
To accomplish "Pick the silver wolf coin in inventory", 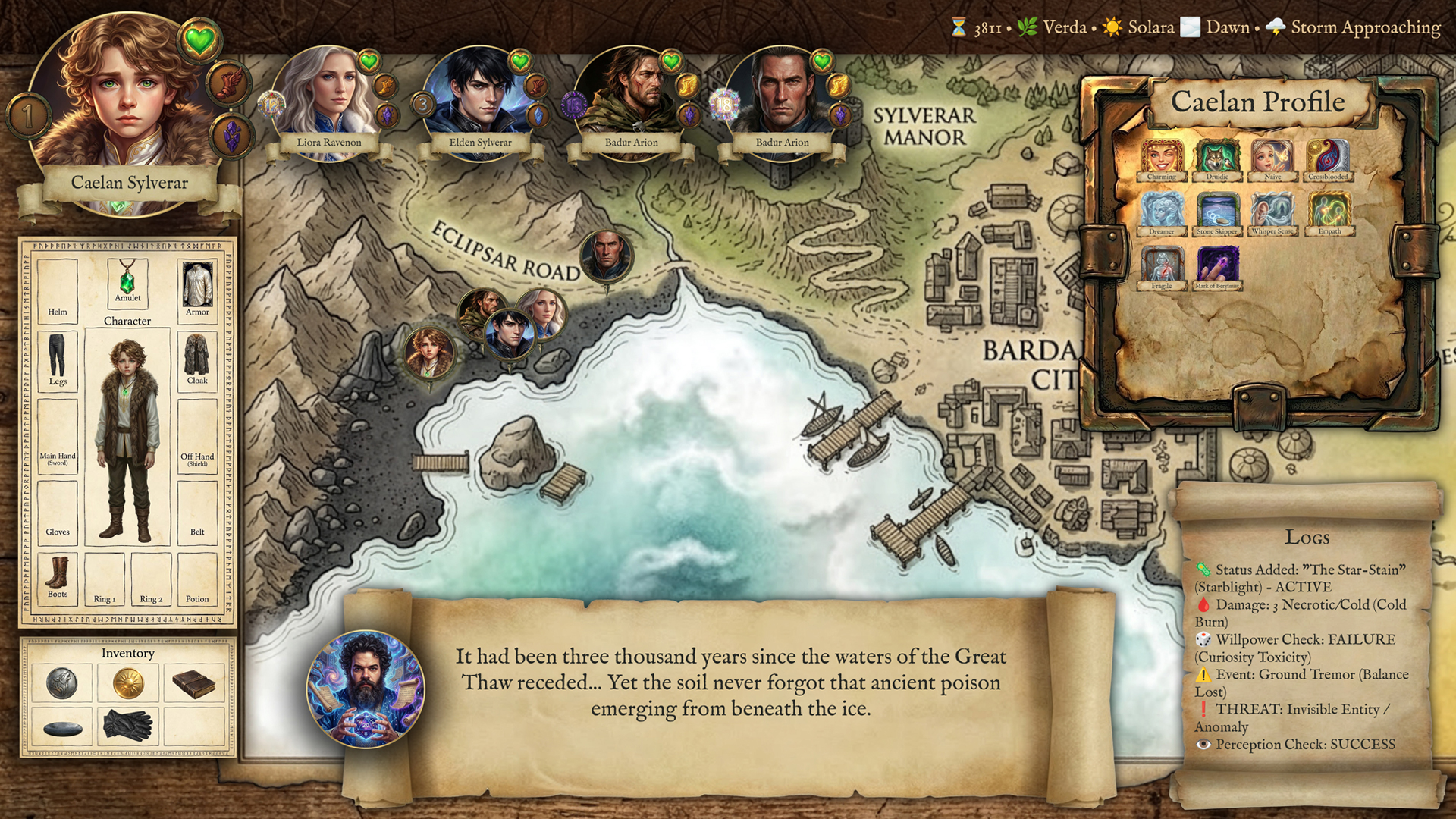I will (61, 683).
